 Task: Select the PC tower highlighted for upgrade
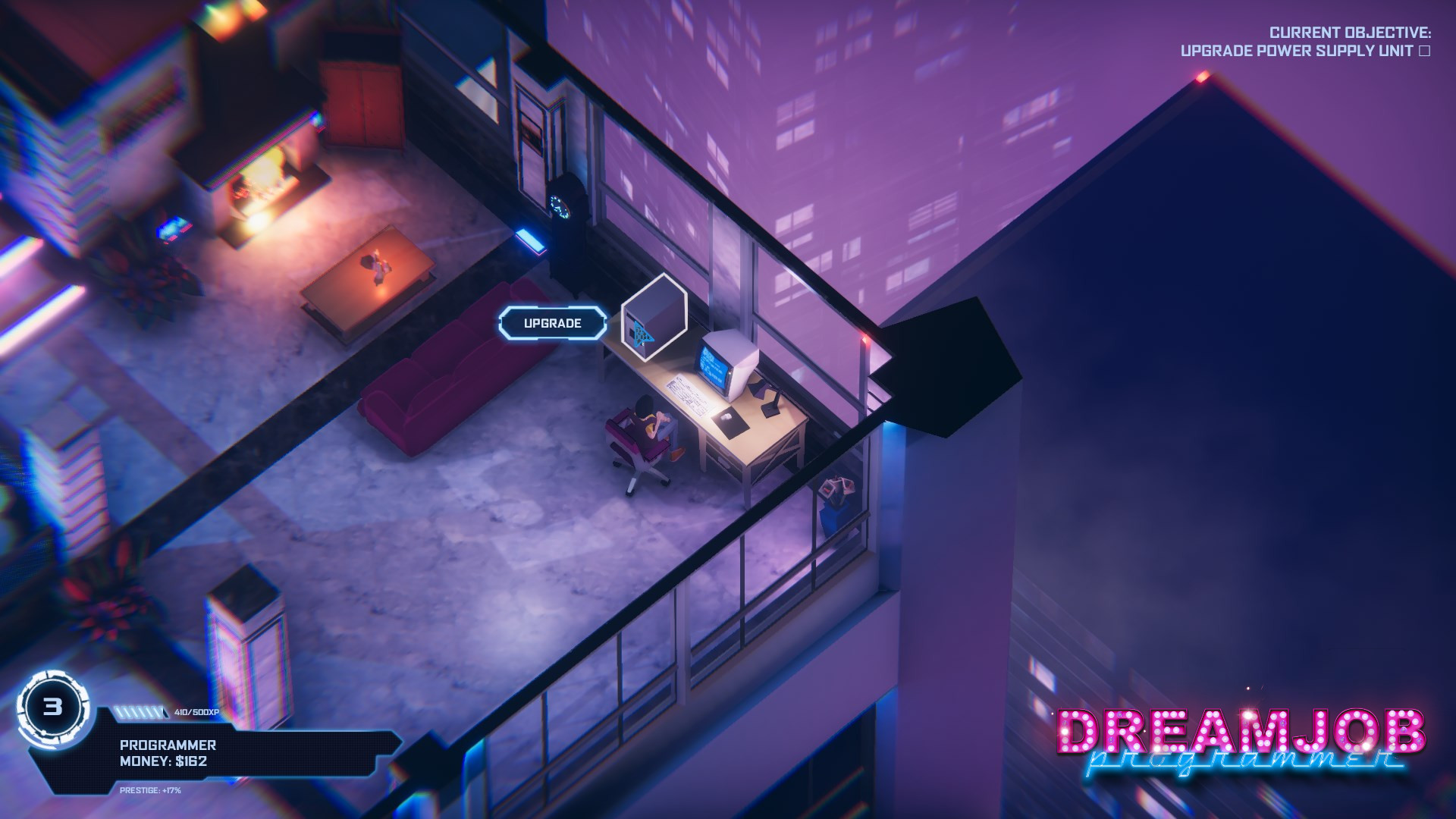point(654,318)
